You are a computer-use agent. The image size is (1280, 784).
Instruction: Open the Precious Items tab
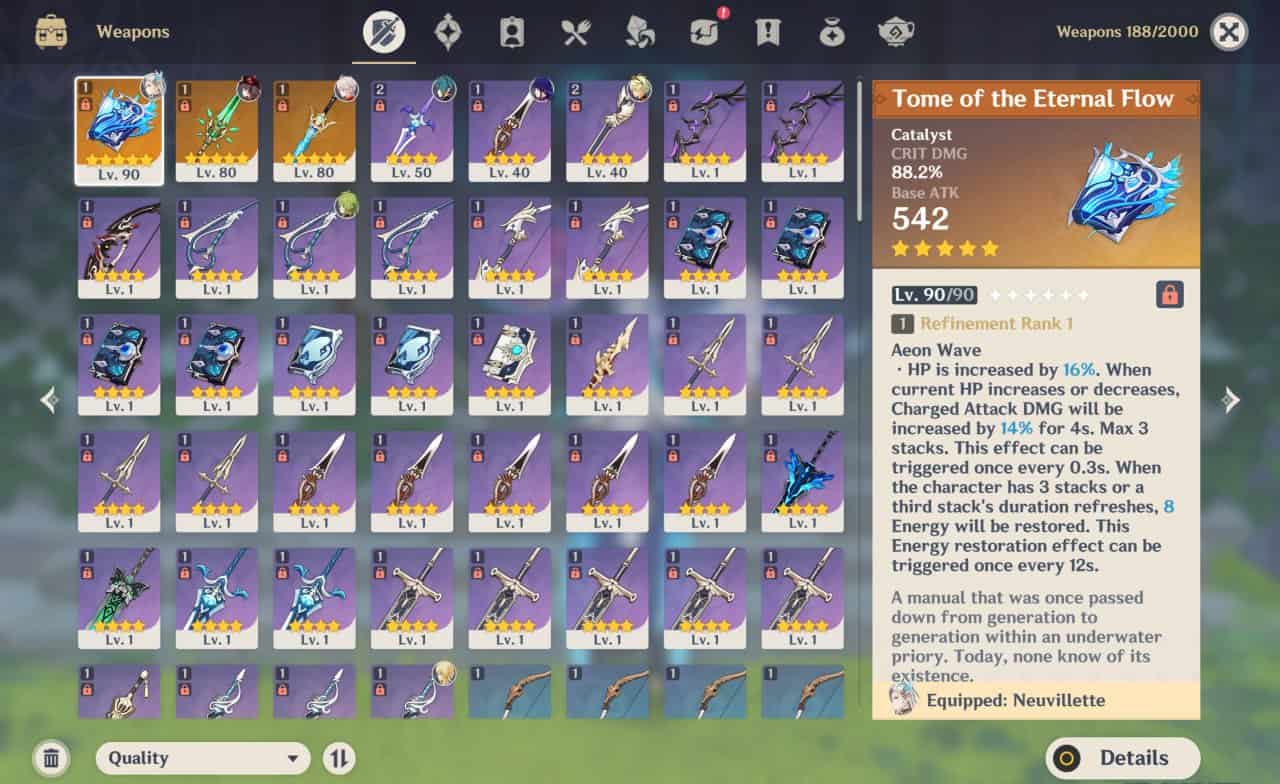(831, 32)
